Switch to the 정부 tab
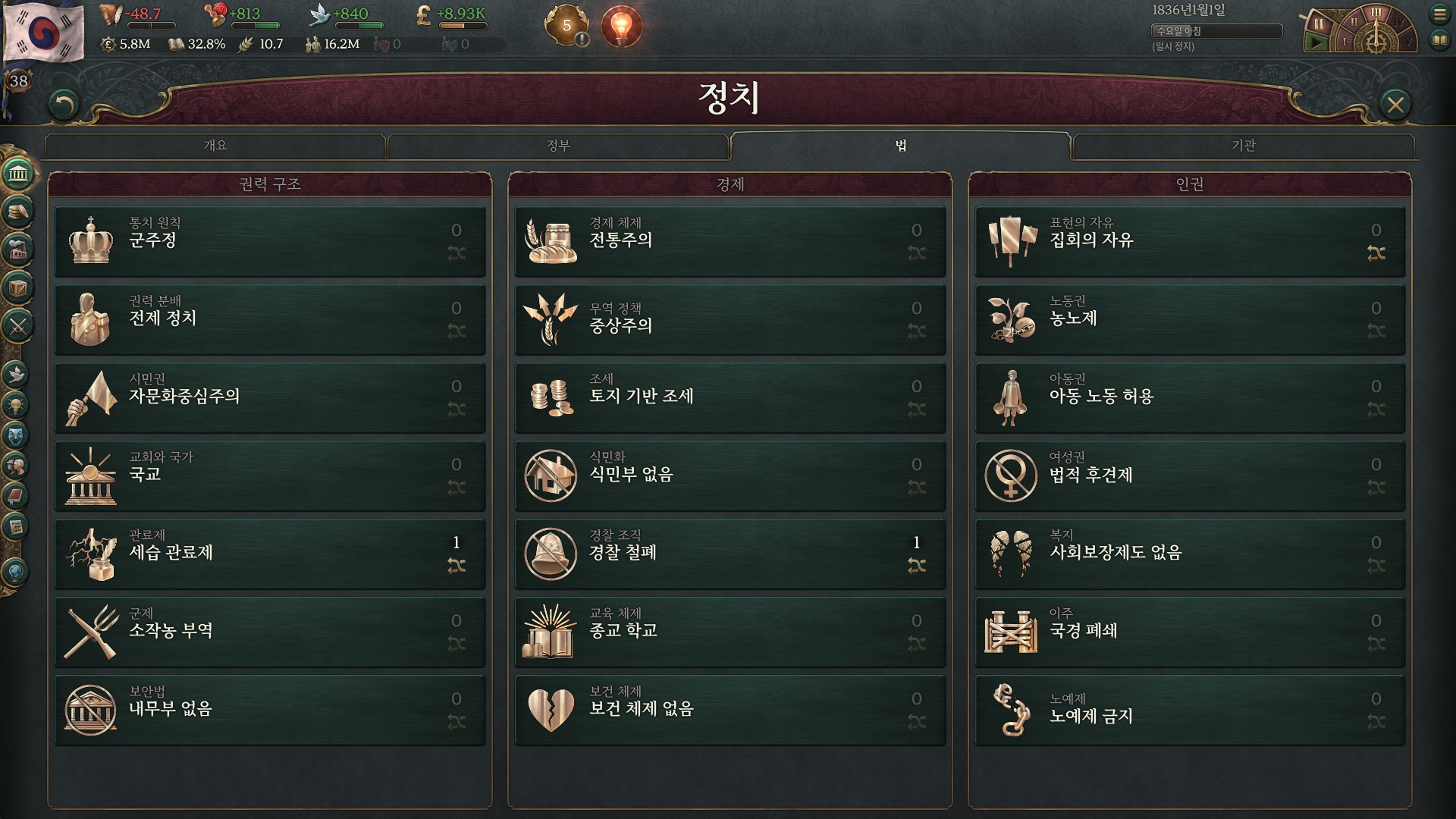This screenshot has width=1456, height=819. tap(558, 146)
